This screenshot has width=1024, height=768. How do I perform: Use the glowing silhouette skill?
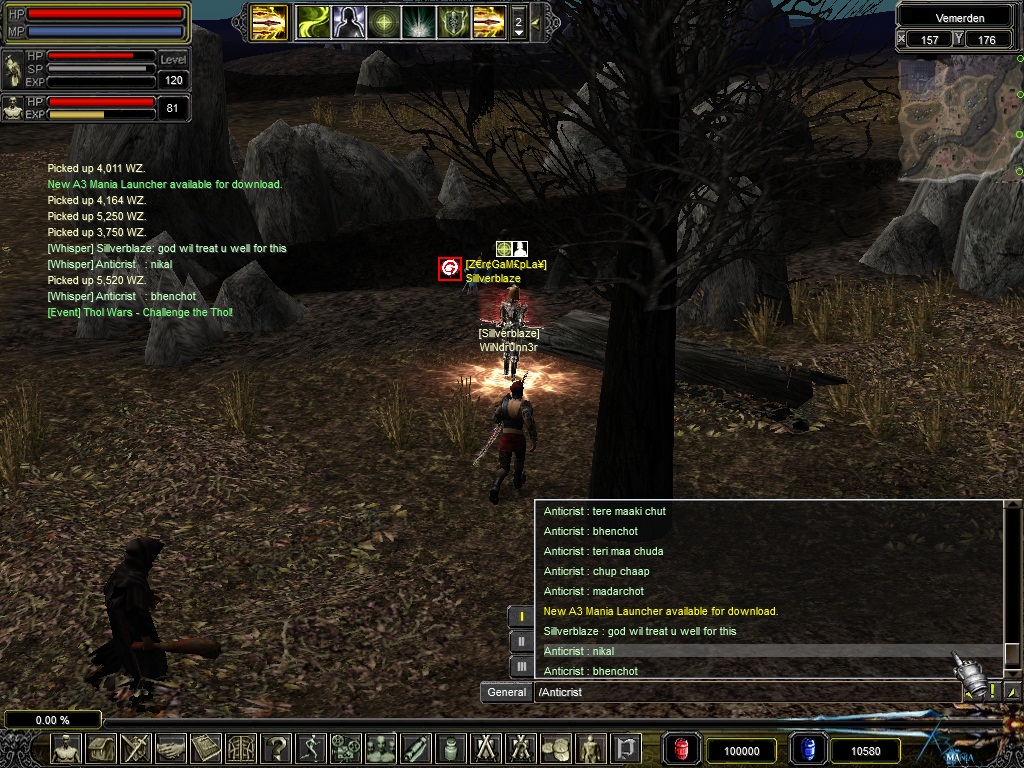(x=348, y=21)
